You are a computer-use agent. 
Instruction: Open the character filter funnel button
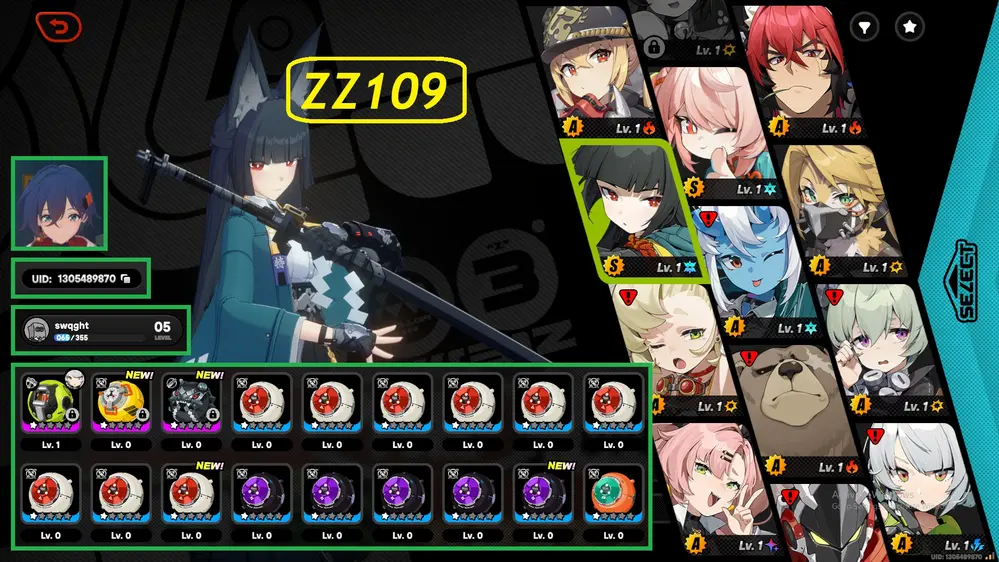pos(864,28)
